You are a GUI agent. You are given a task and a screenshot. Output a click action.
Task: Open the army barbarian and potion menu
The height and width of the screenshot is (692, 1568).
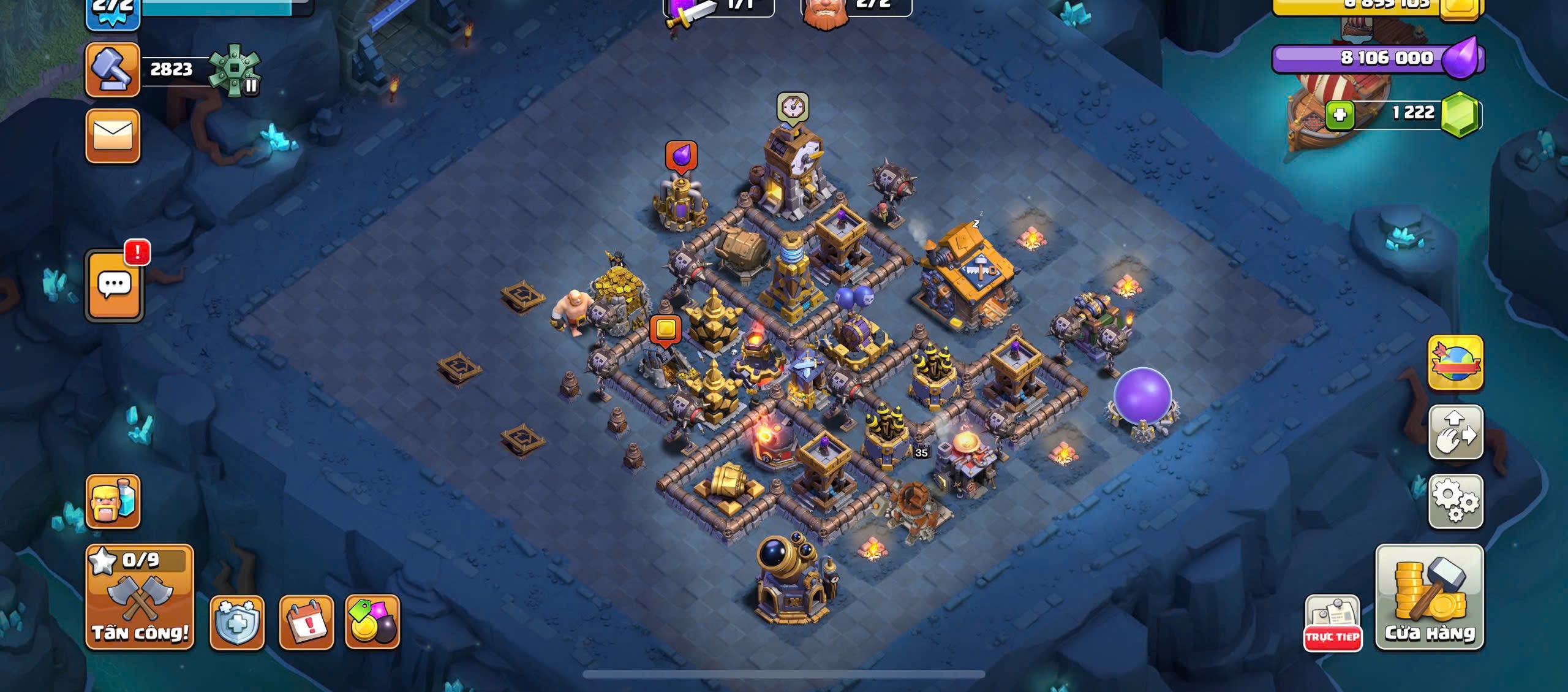(x=113, y=501)
